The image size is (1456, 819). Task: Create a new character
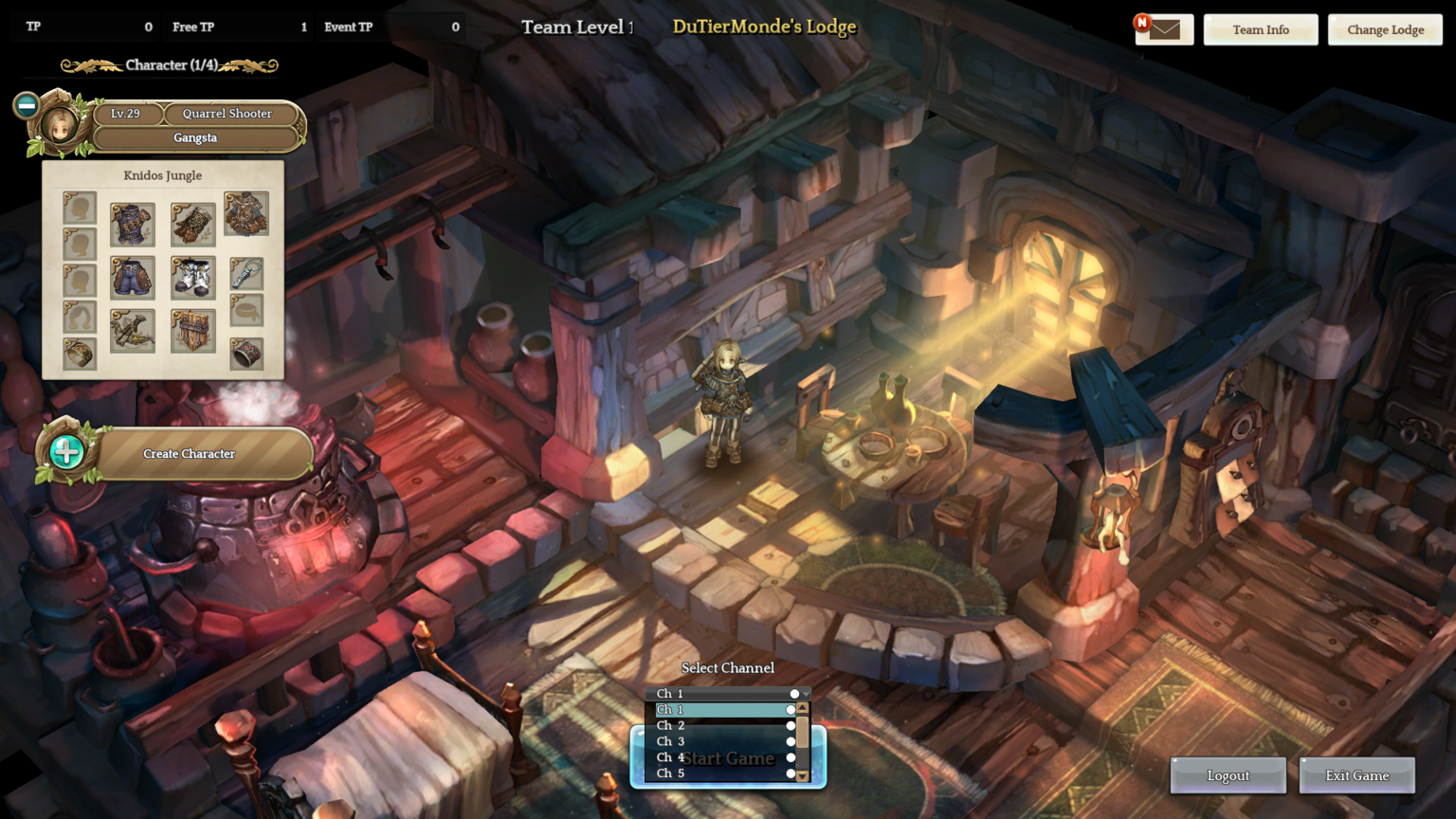[x=189, y=454]
